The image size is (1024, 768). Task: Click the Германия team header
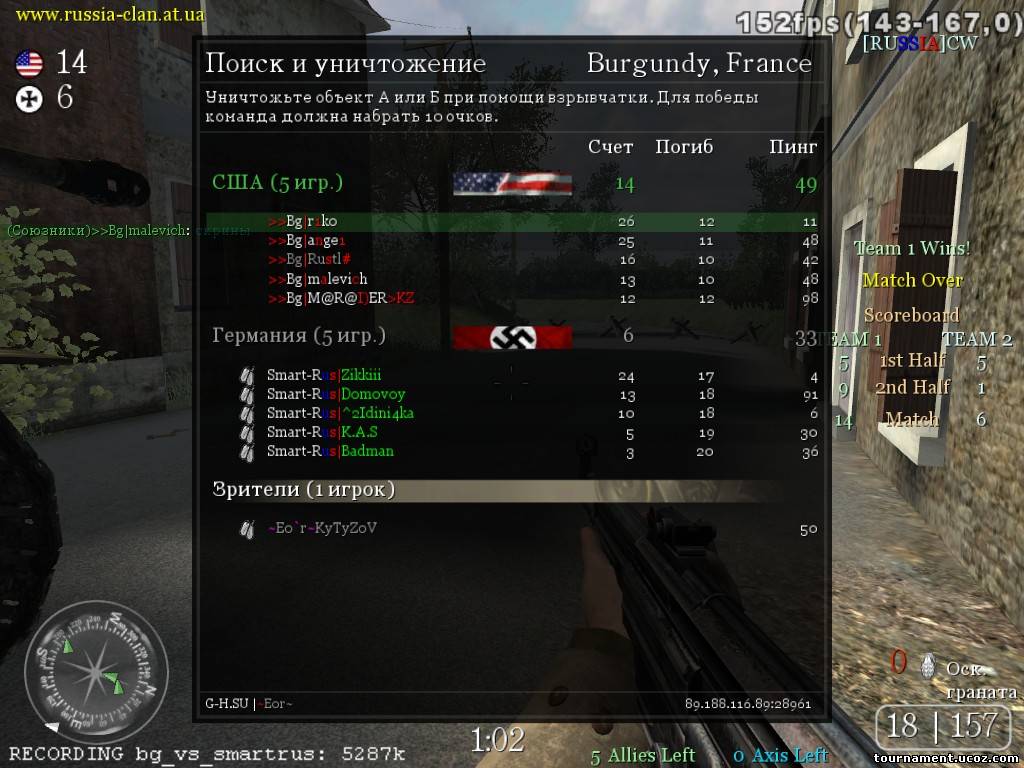pos(299,336)
